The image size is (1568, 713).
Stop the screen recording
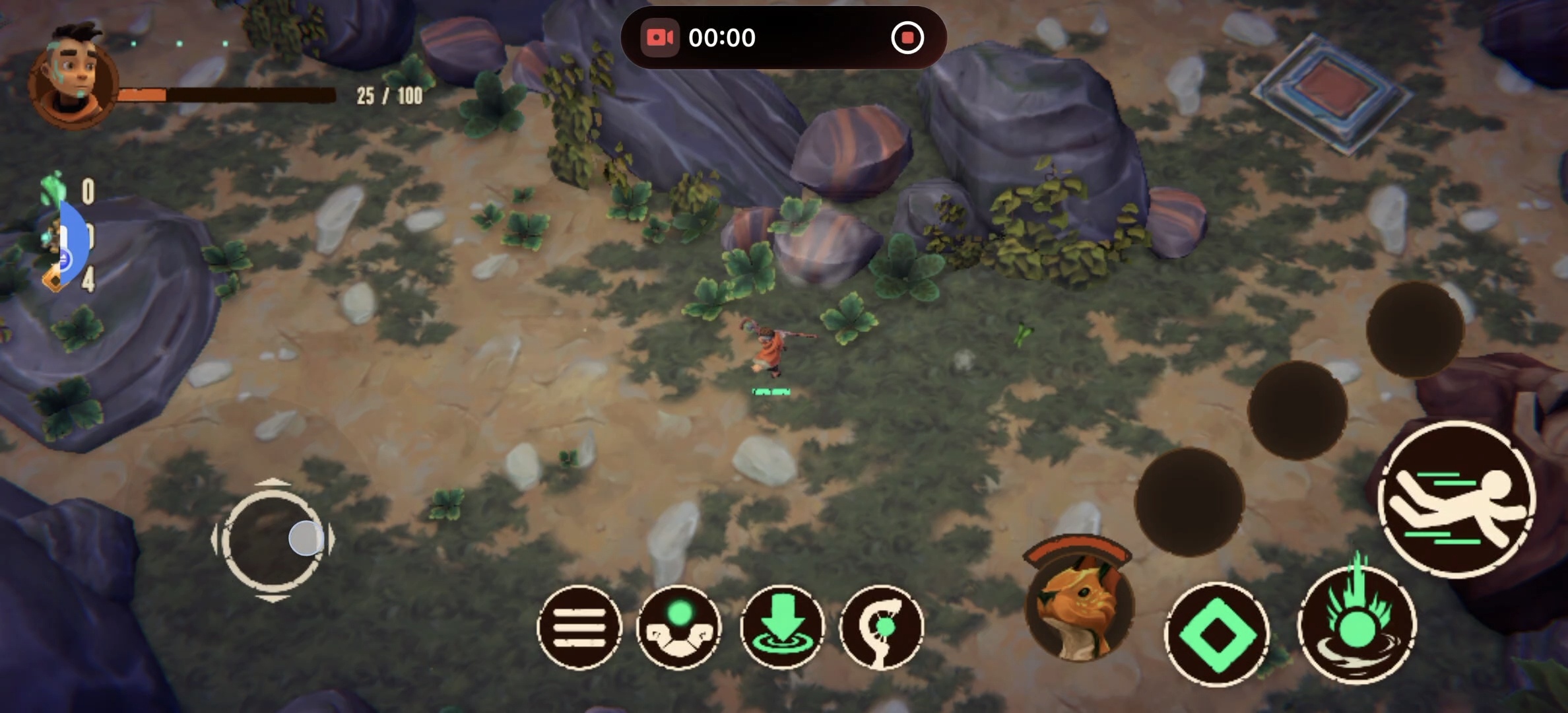pos(909,38)
